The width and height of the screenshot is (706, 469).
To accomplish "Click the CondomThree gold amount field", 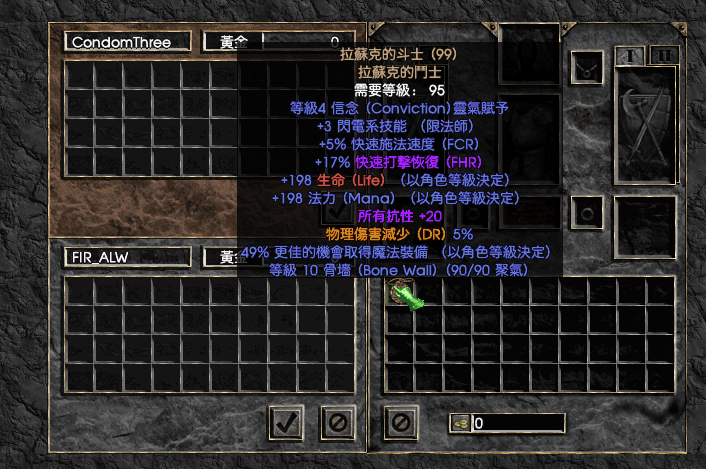I will (x=300, y=42).
